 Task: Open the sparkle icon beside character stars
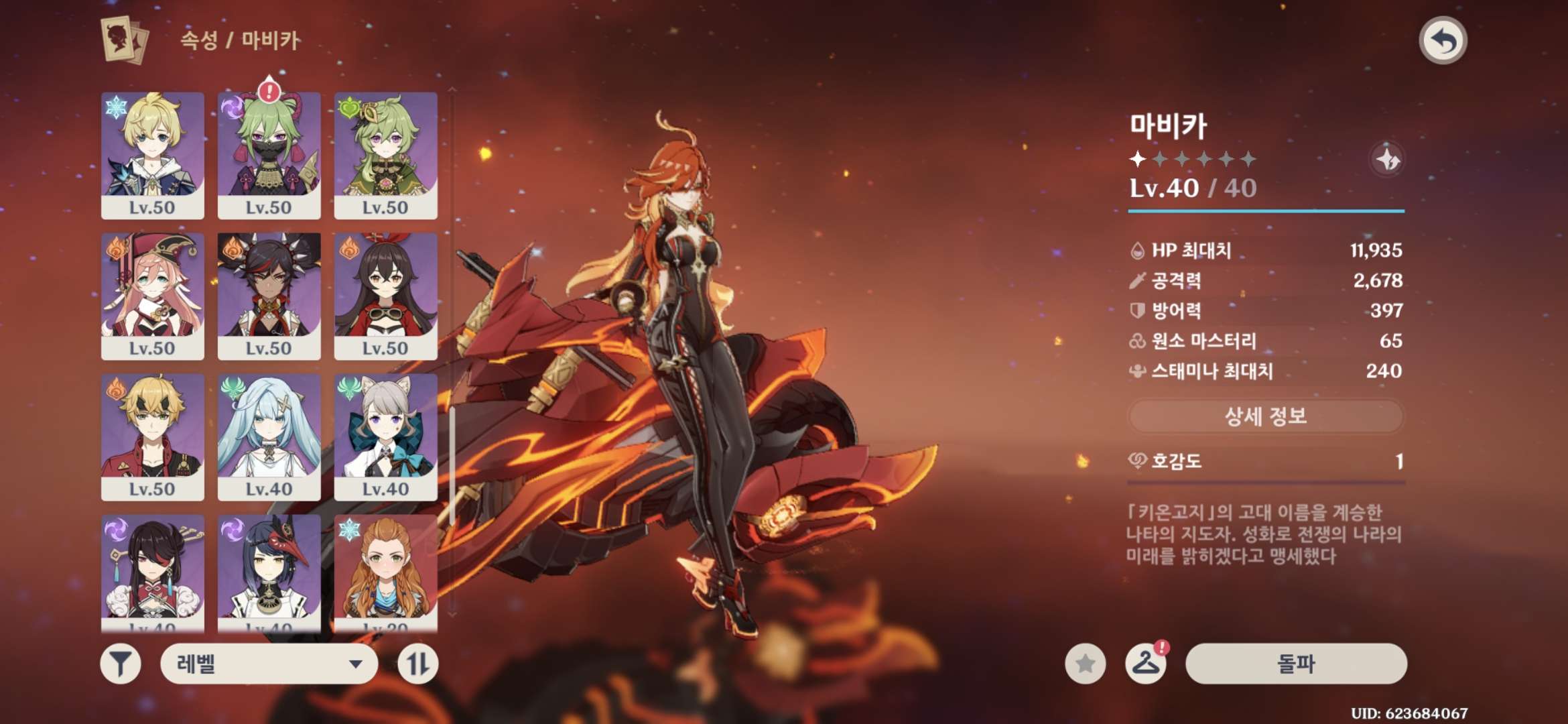(1387, 160)
